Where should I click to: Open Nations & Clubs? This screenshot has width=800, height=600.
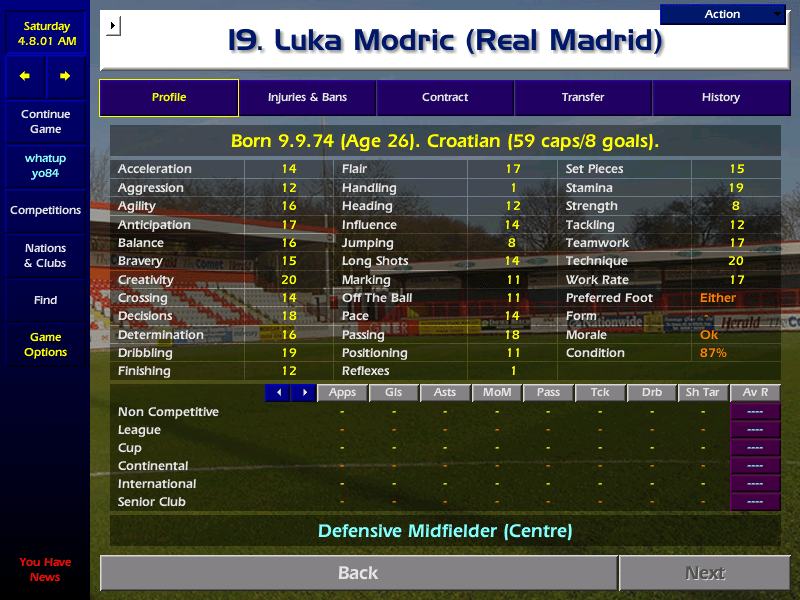click(45, 256)
